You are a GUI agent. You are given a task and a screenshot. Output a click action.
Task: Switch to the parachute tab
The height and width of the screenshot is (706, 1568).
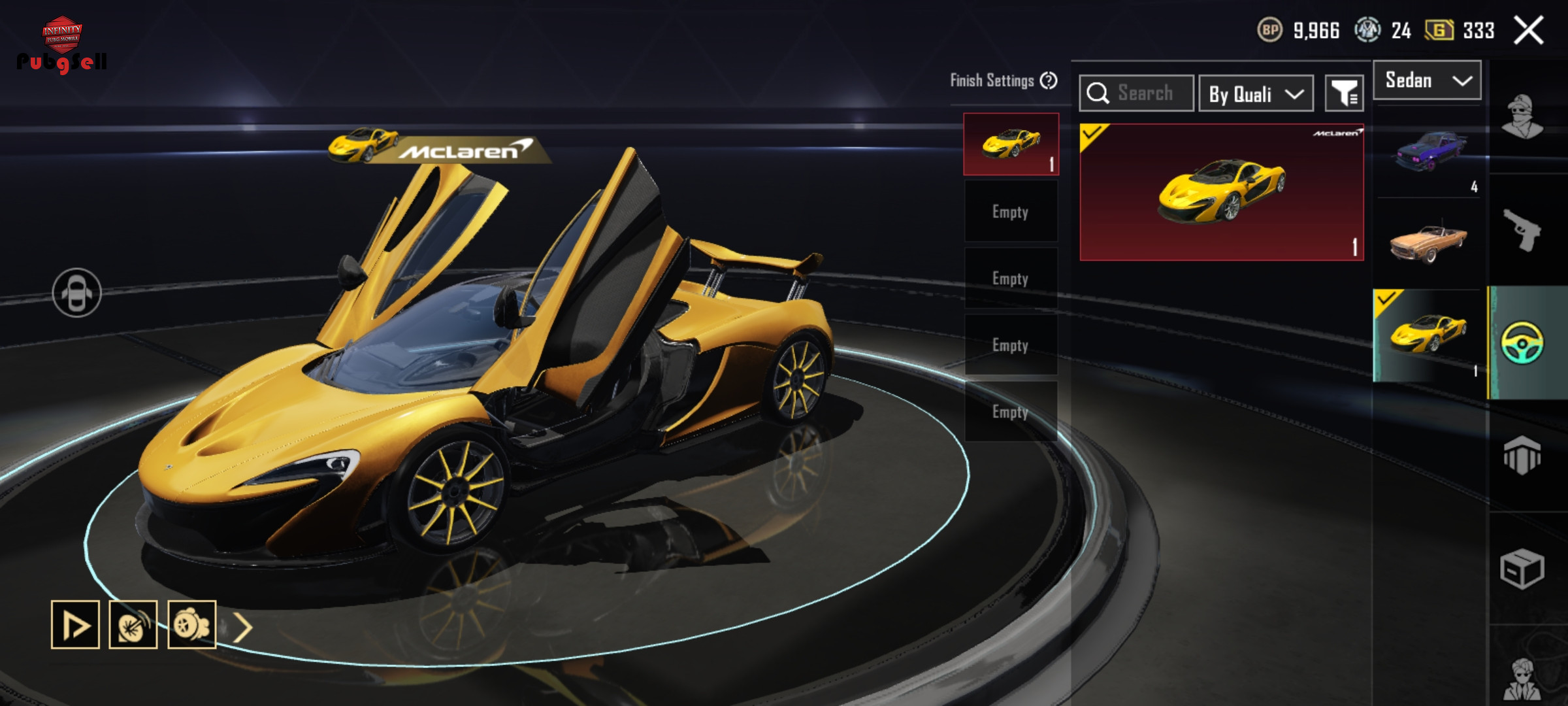[x=1522, y=455]
